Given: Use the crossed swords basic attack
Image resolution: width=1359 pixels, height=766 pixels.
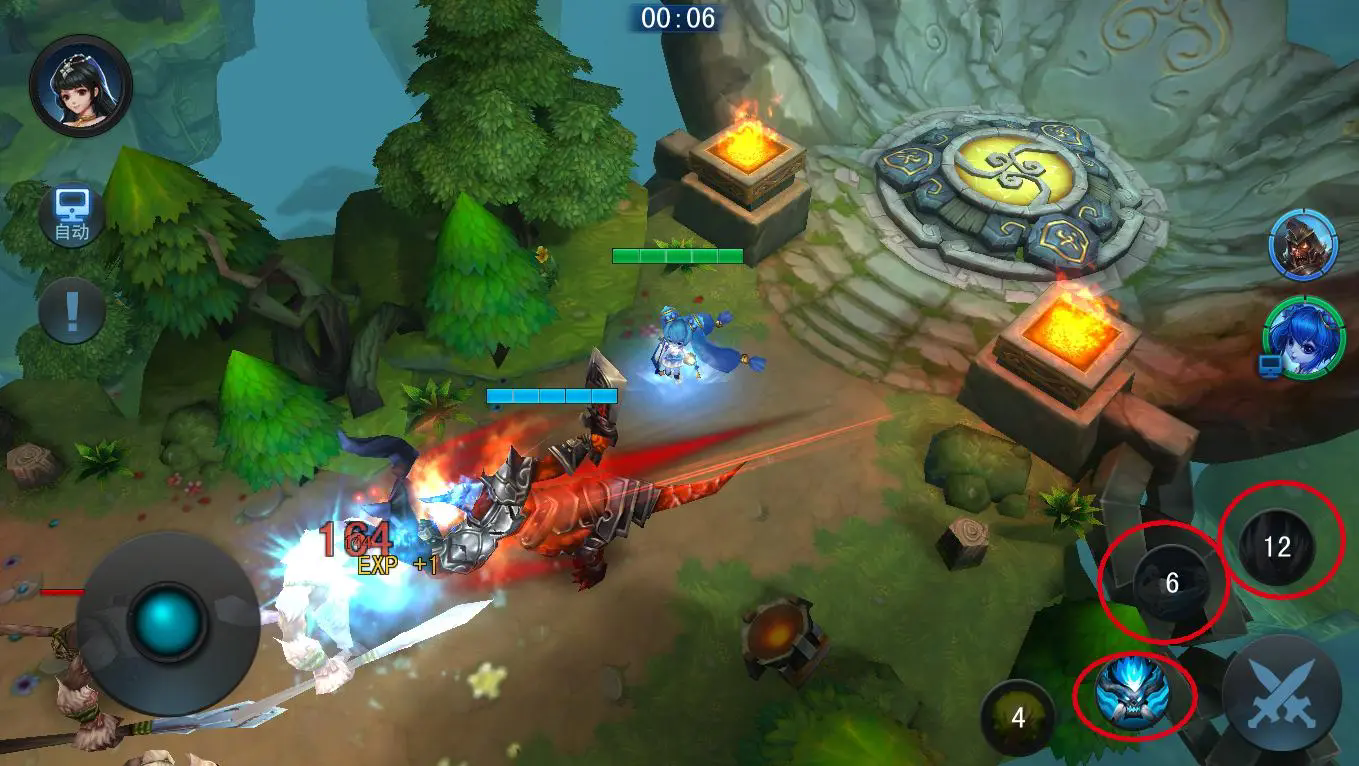Looking at the screenshot, I should point(1281,693).
